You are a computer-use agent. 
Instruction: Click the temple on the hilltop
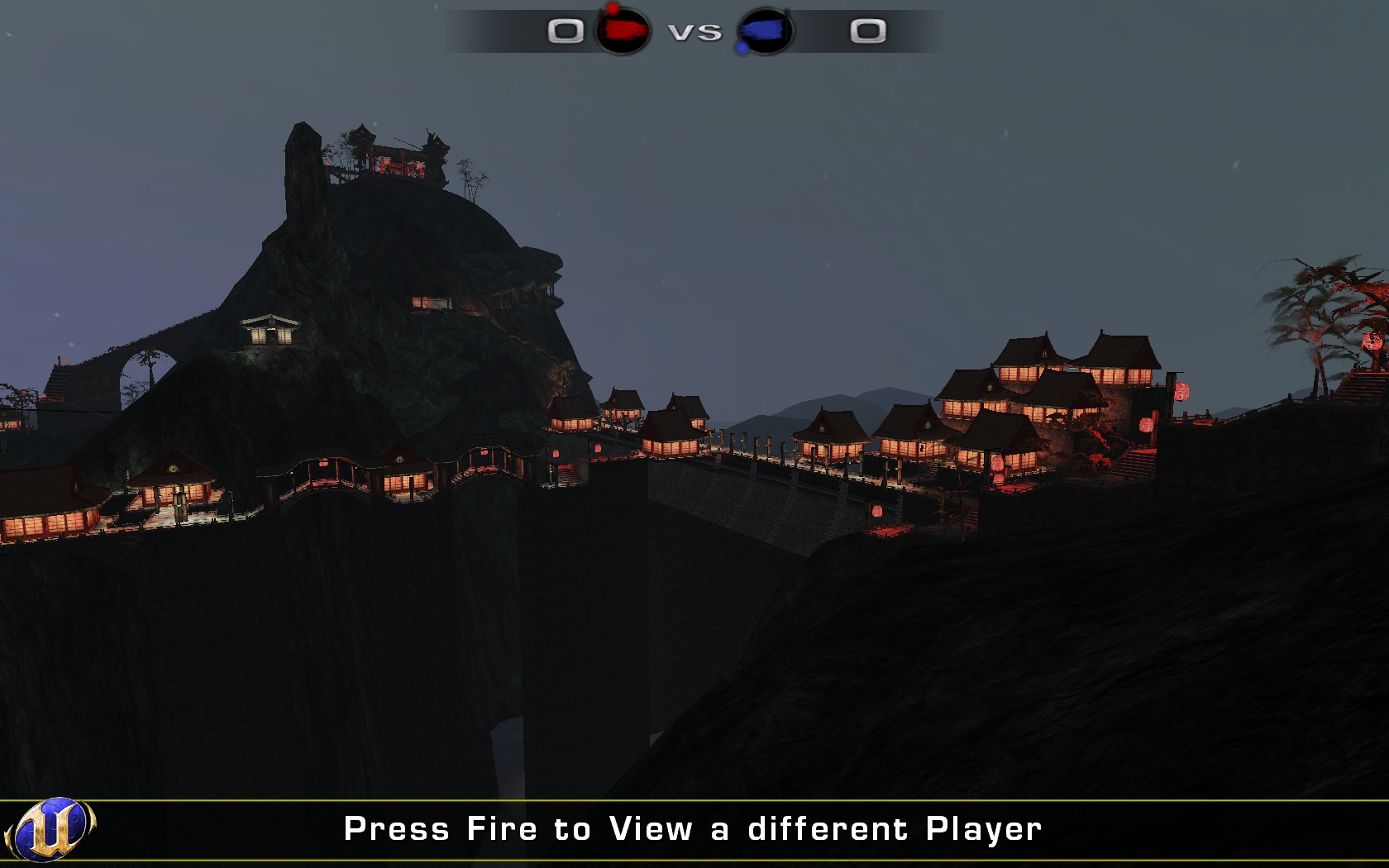[x=397, y=153]
